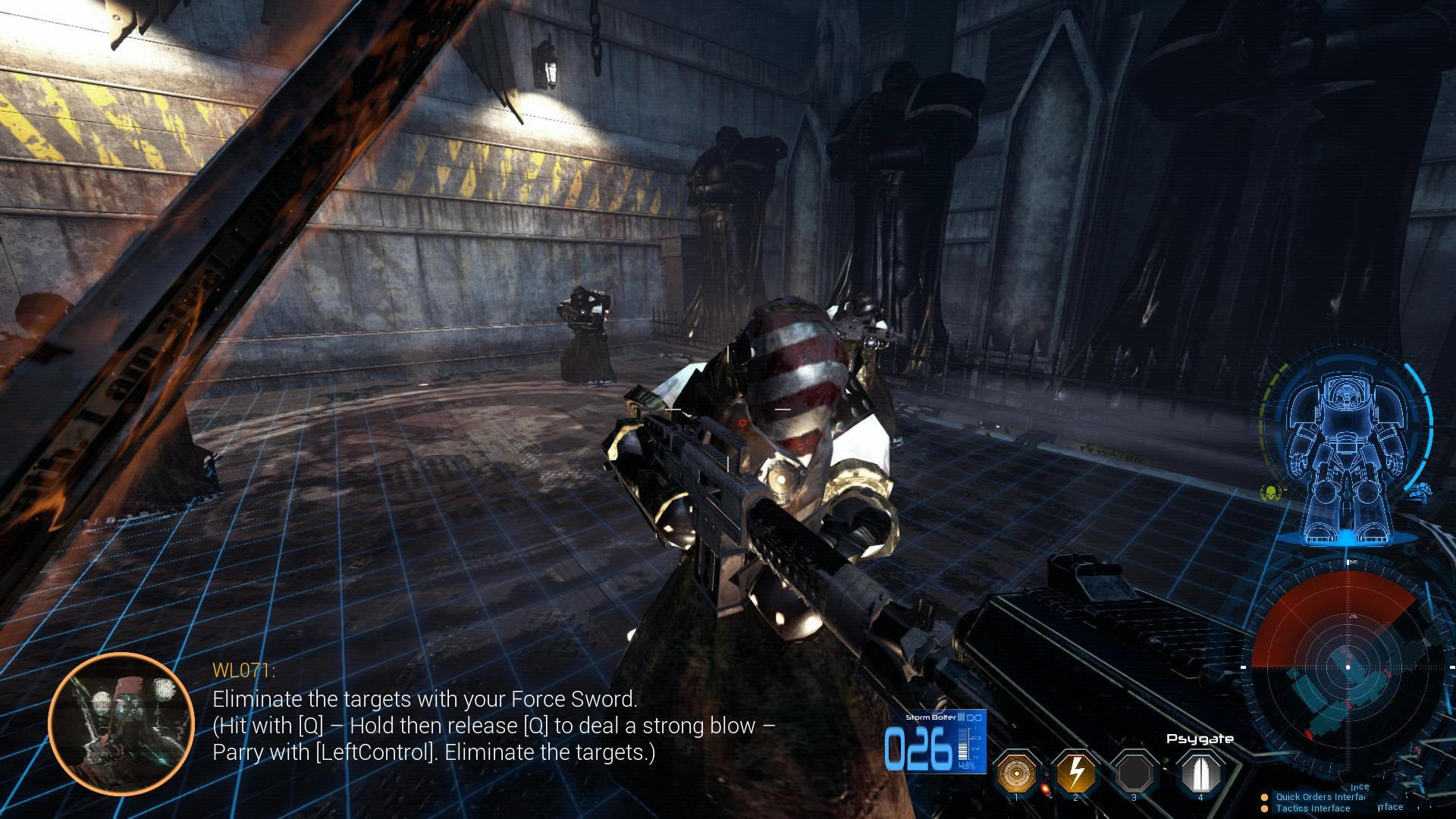The width and height of the screenshot is (1456, 819).
Task: Select the empty octagon ability slot 3
Action: tap(1134, 773)
